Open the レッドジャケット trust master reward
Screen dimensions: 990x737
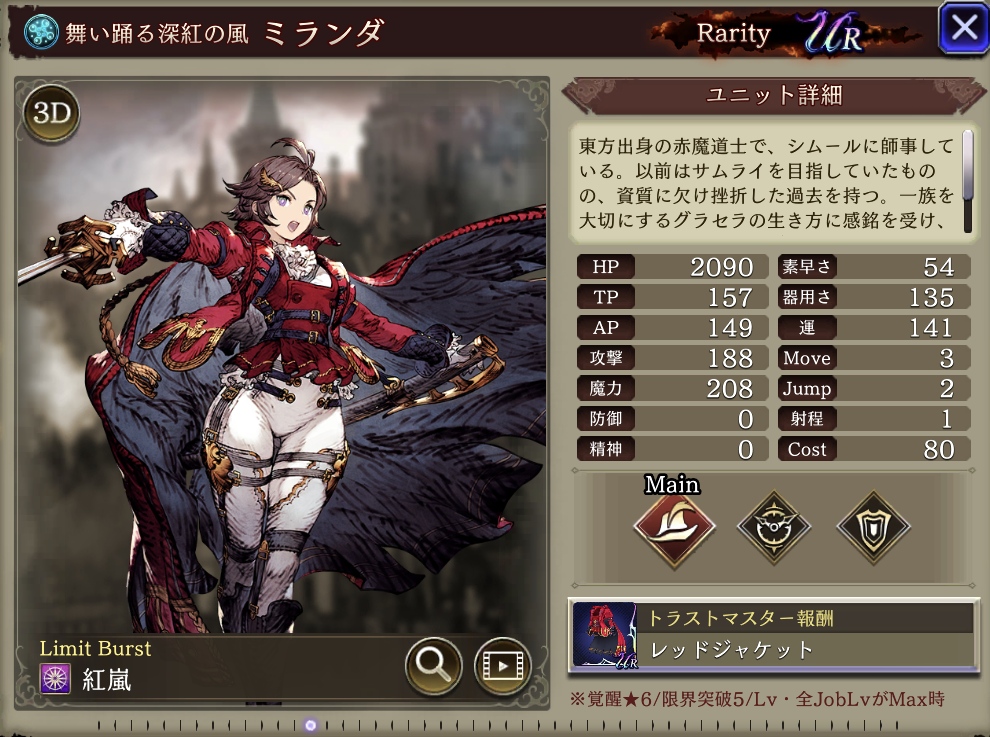point(772,635)
